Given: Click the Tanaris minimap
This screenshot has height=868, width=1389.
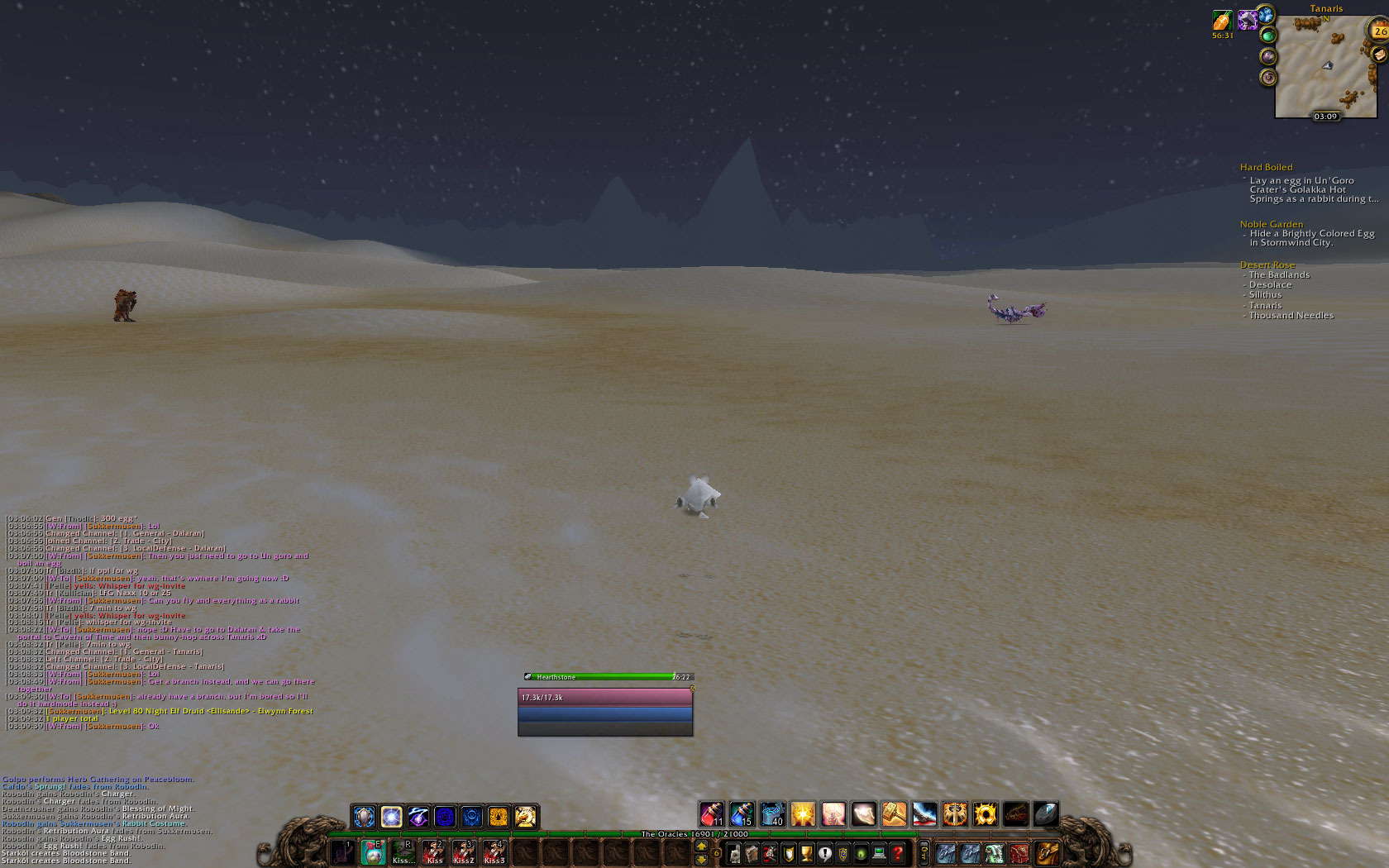Looking at the screenshot, I should (x=1325, y=66).
